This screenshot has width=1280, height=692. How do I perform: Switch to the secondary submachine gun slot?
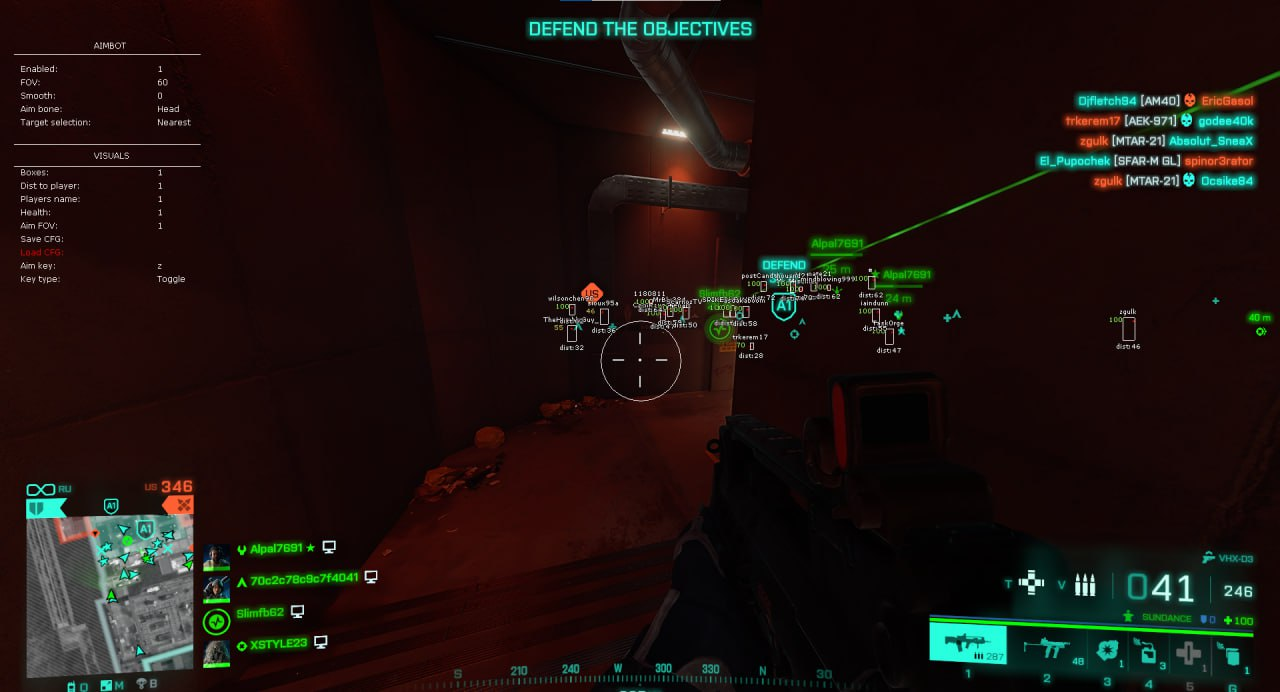tap(1046, 648)
